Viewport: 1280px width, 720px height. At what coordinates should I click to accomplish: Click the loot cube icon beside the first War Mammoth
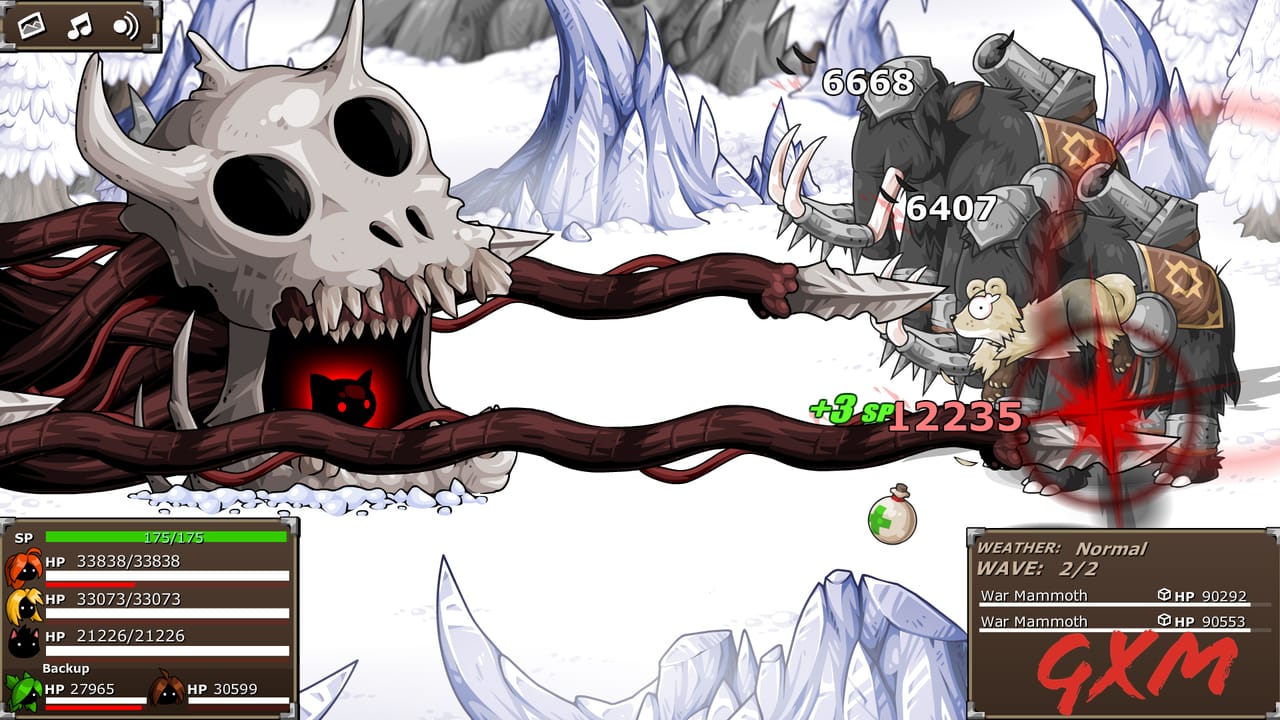click(x=1164, y=595)
